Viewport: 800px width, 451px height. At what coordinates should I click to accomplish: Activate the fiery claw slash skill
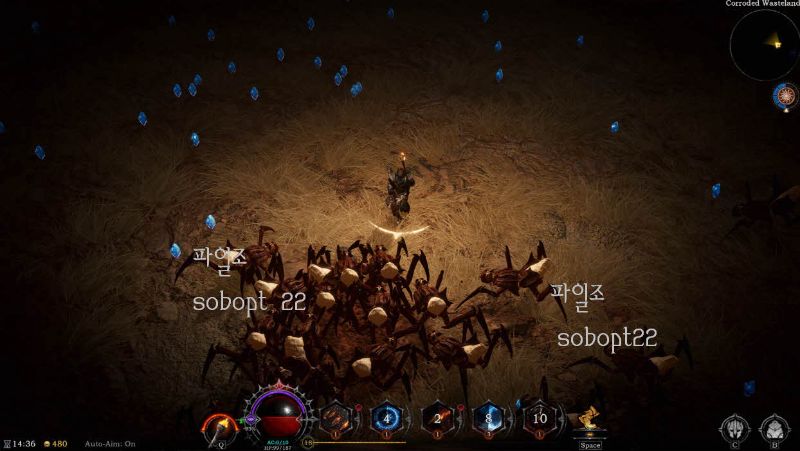(335, 418)
